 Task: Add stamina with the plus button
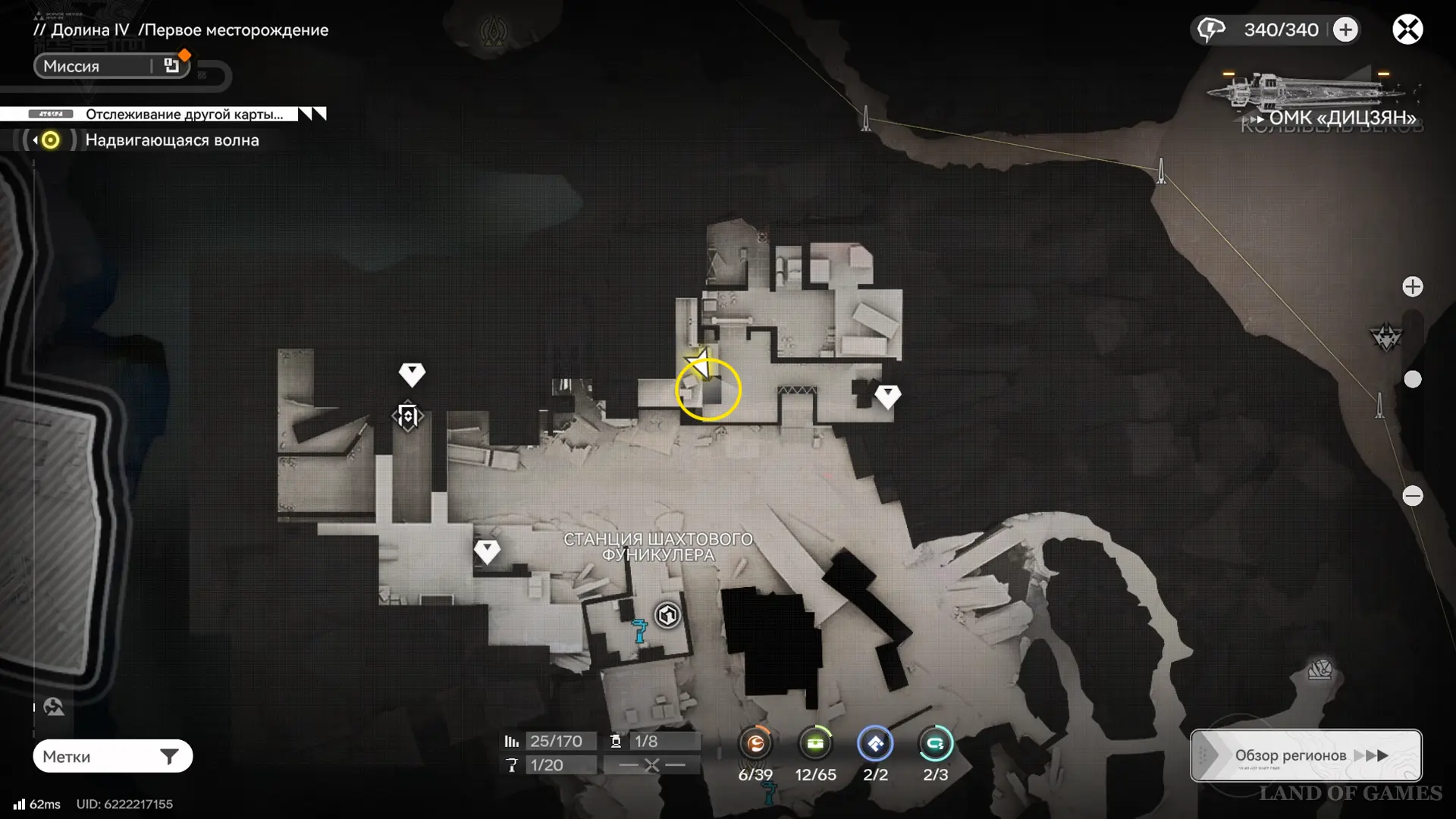(x=1346, y=30)
